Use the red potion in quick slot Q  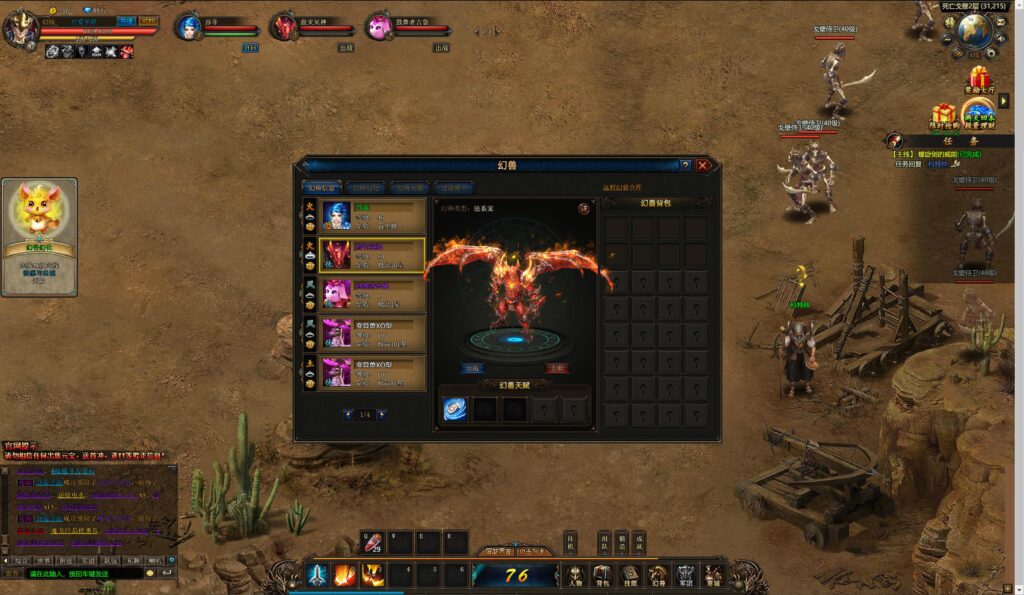click(372, 544)
